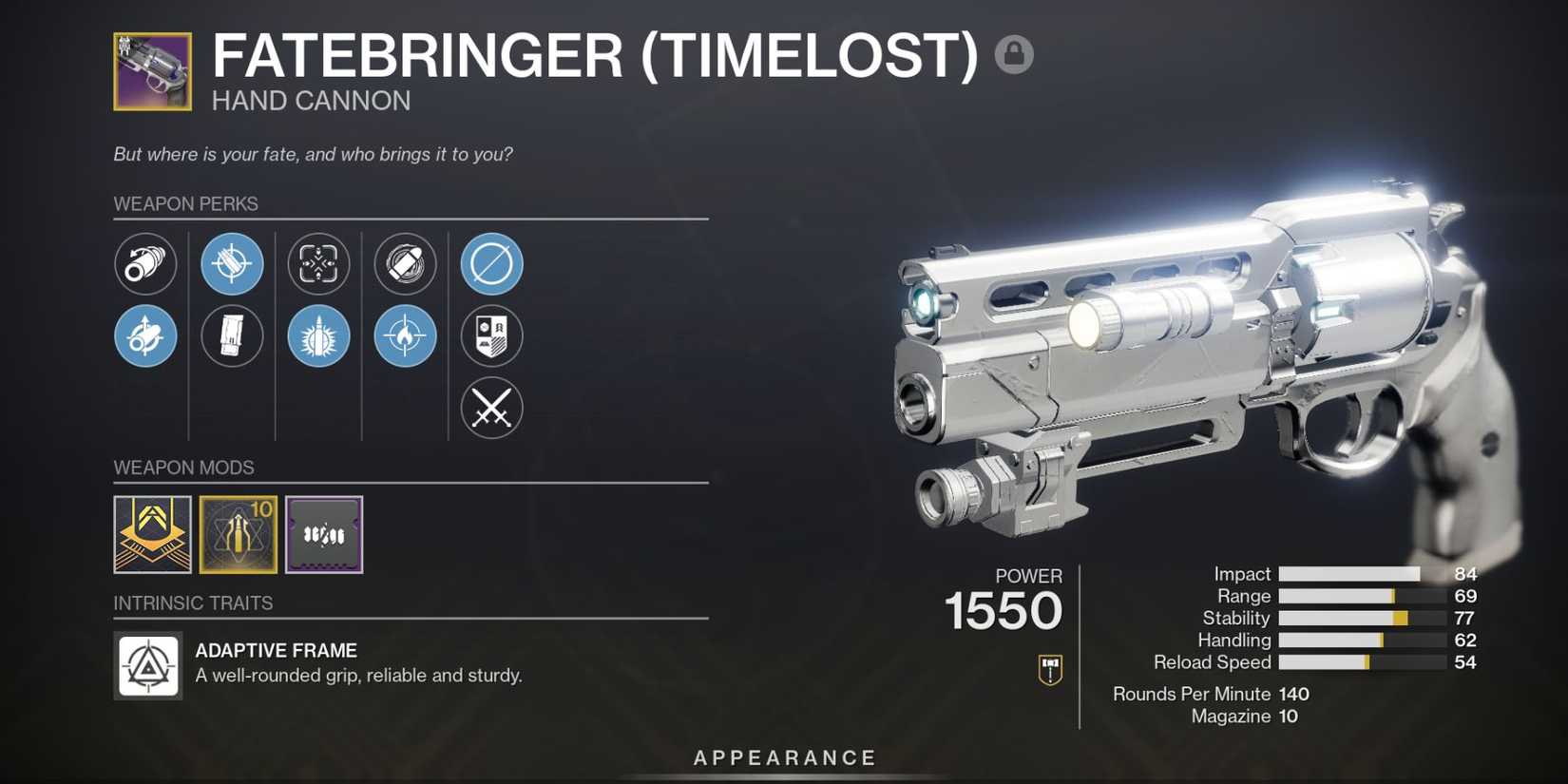This screenshot has width=1568, height=784.
Task: Click the Adaptive Frame intrinsic trait icon
Action: (x=147, y=665)
